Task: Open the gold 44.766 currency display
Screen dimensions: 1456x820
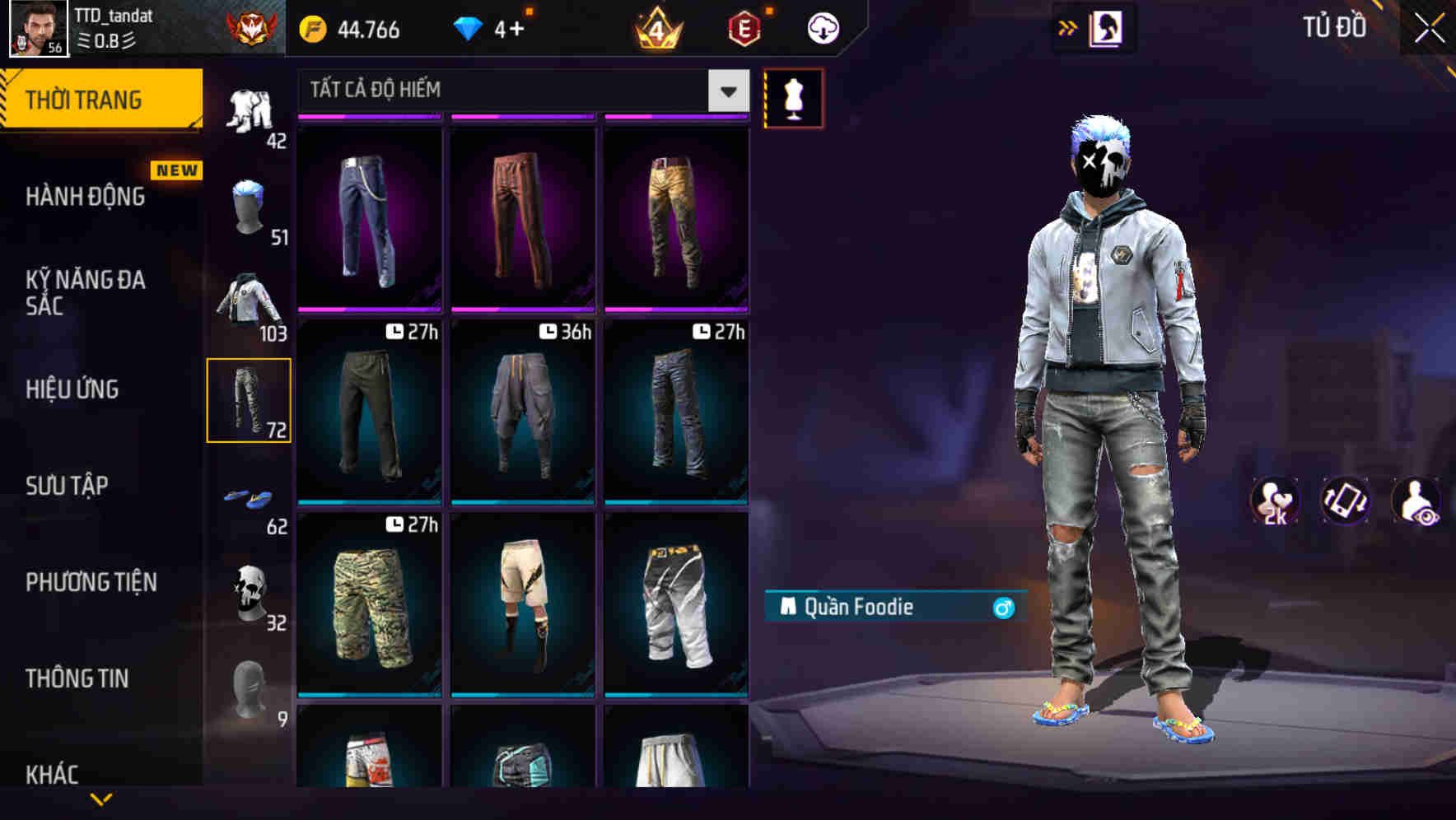Action: pos(349,29)
